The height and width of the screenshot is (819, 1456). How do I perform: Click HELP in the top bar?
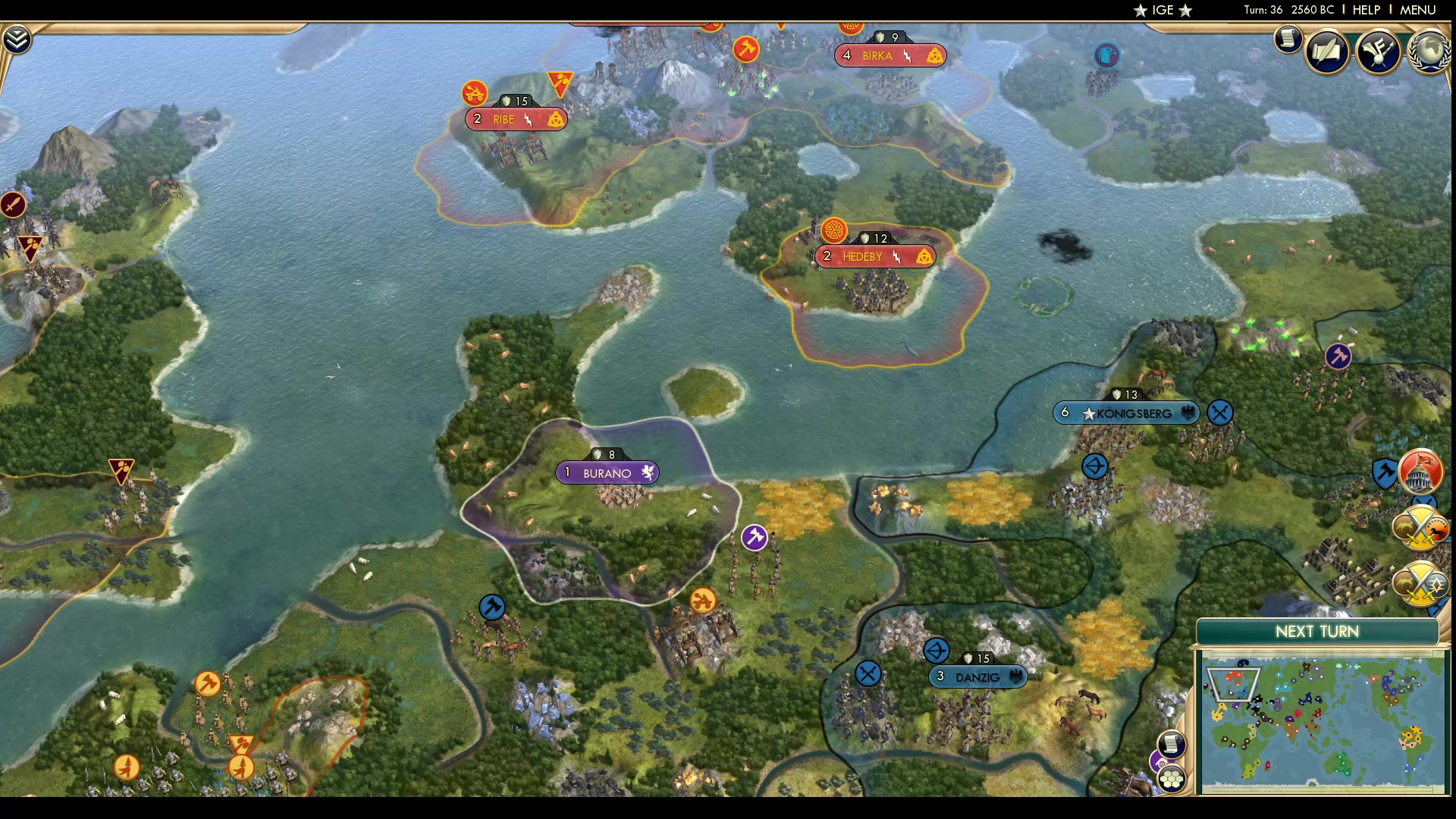1365,10
